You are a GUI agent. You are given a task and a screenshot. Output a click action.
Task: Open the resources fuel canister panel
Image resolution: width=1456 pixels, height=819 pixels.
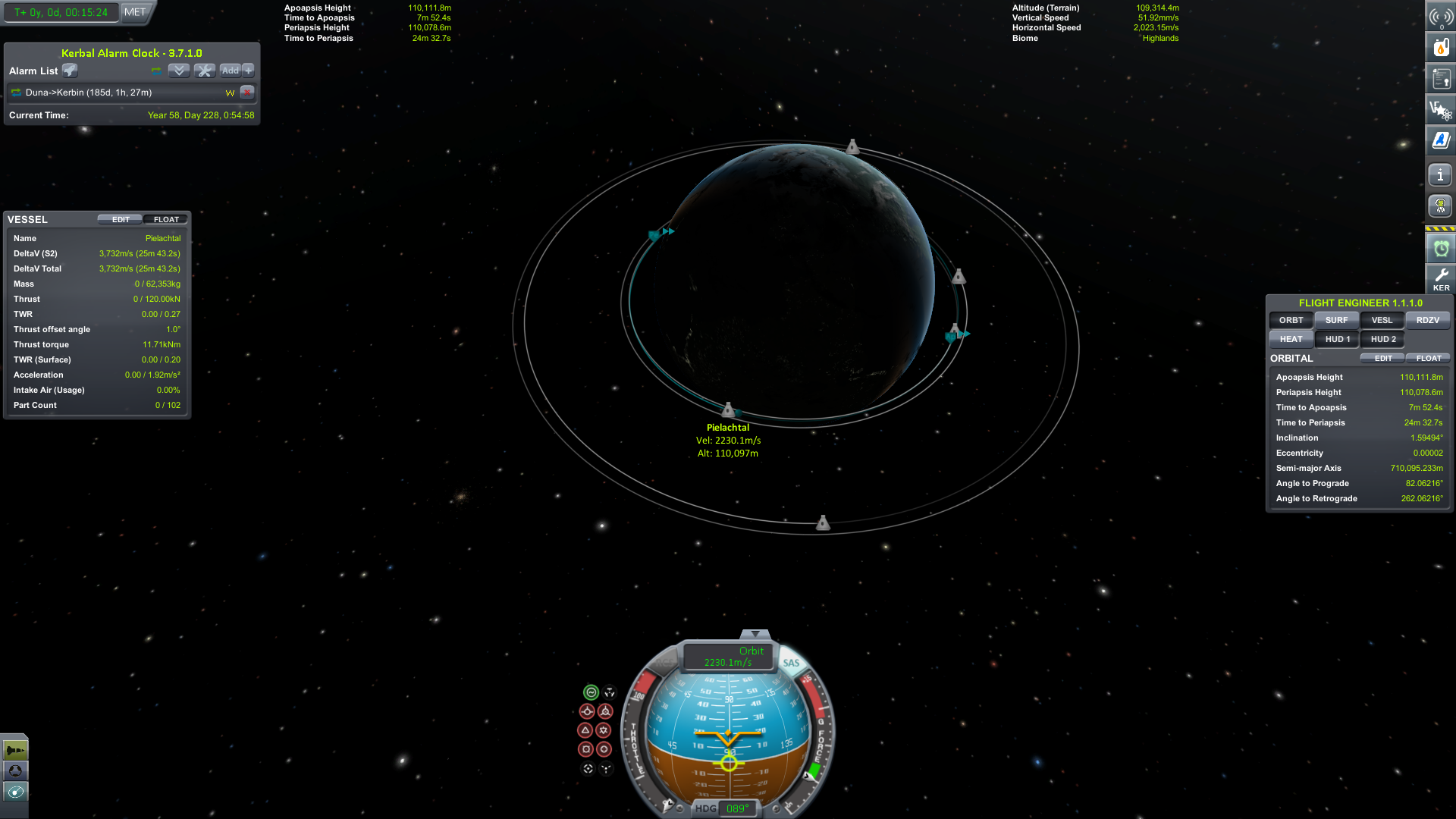(x=1441, y=47)
